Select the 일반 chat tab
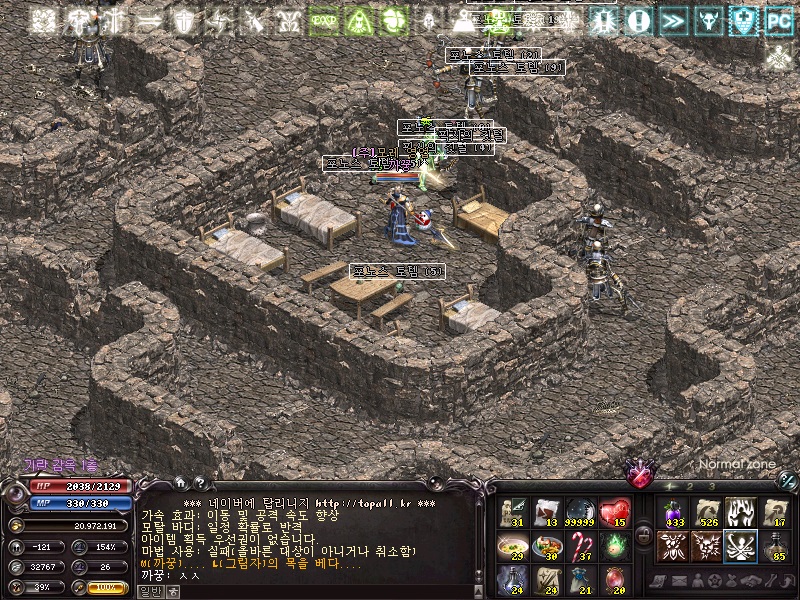This screenshot has width=800, height=600. (150, 592)
